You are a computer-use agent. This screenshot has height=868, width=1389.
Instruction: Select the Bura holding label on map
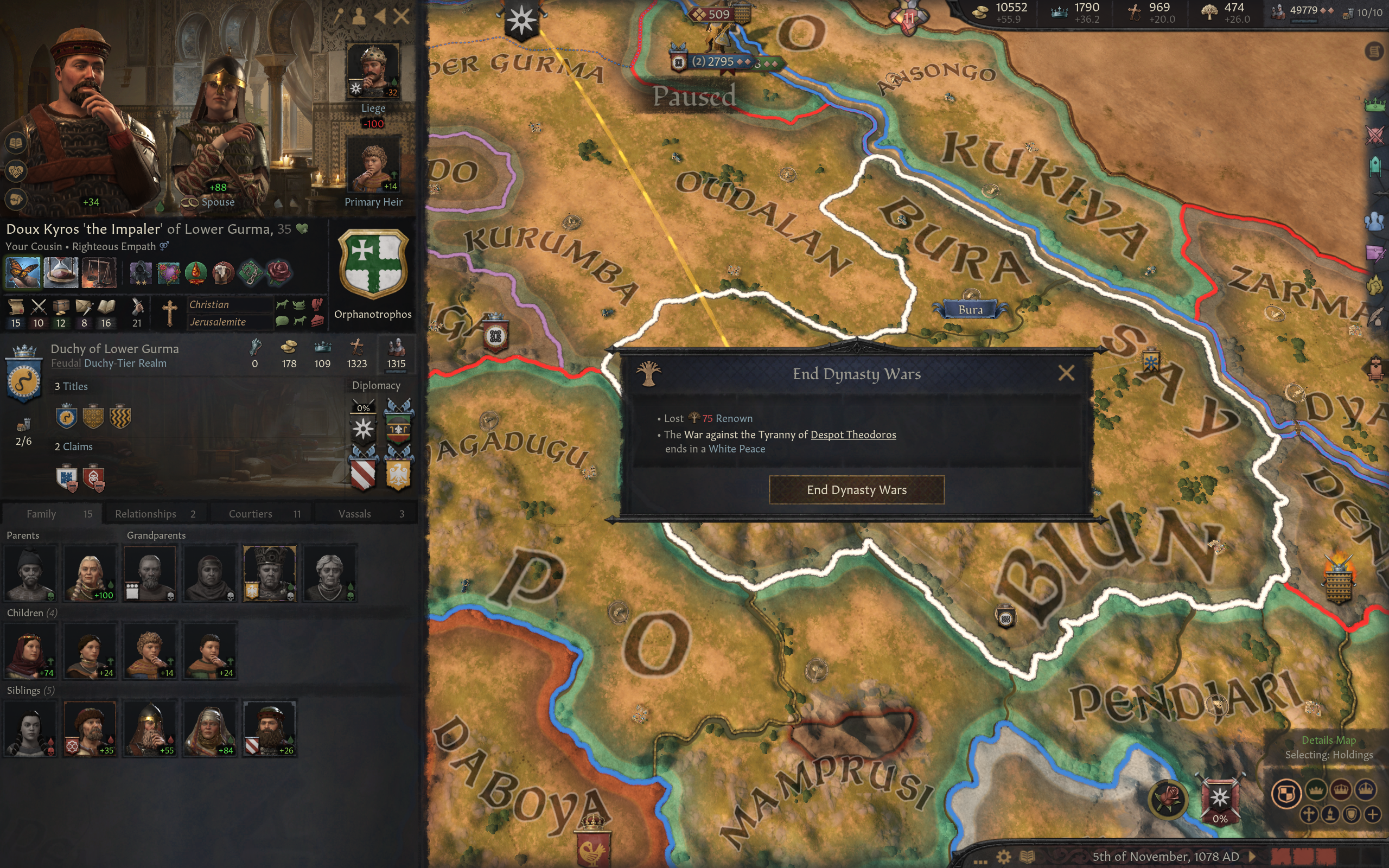click(x=970, y=310)
